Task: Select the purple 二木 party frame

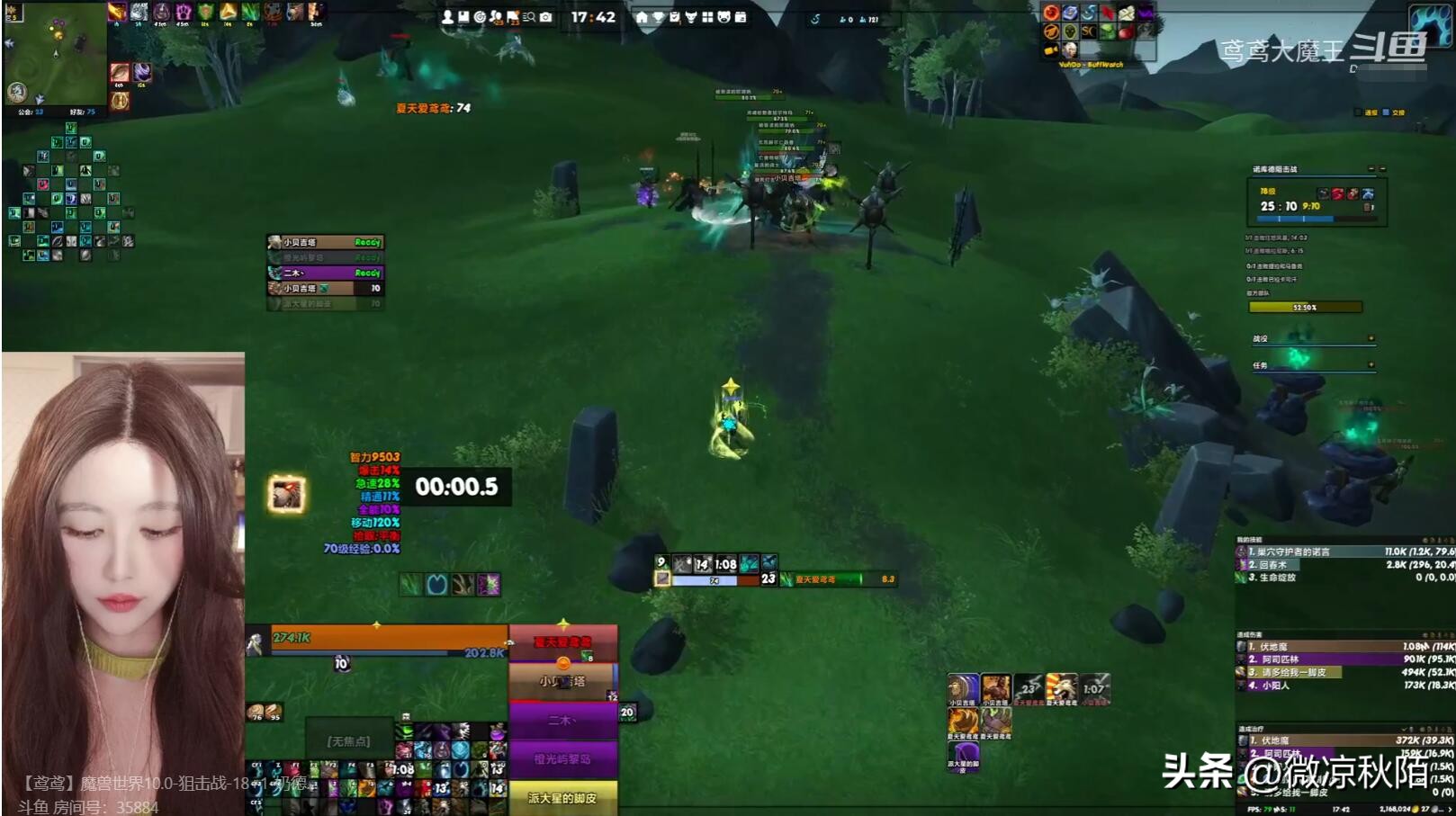Action: (562, 721)
